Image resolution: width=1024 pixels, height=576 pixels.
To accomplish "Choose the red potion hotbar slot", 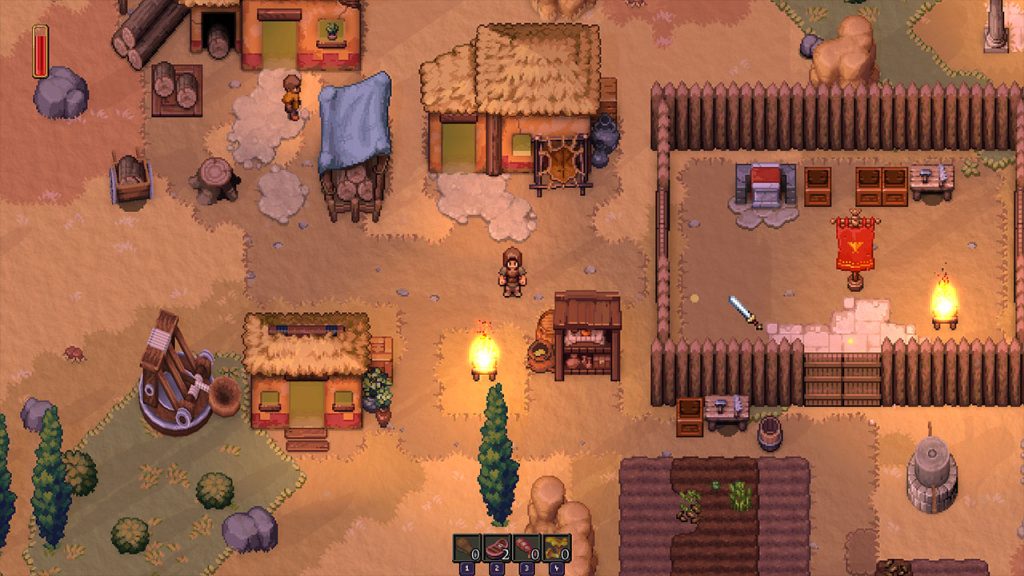I will point(527,549).
